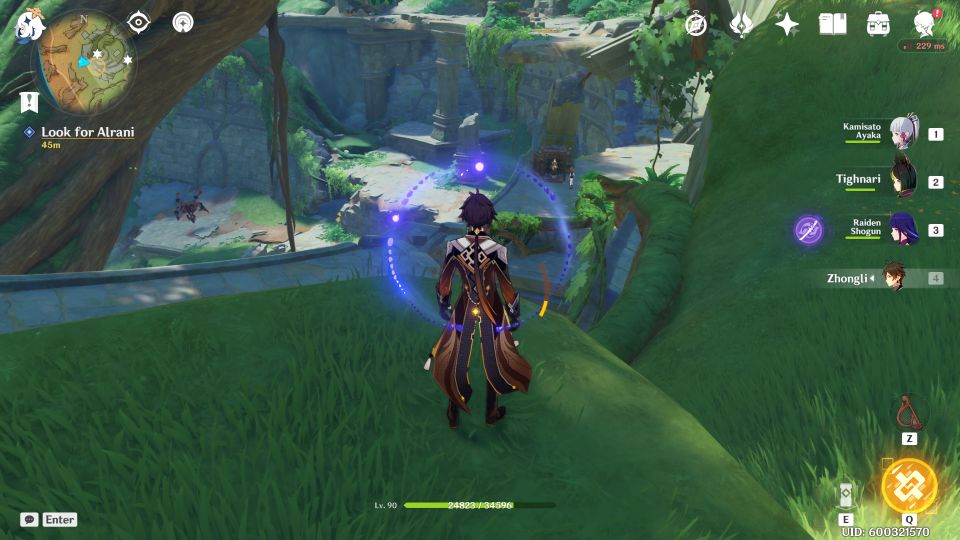The width and height of the screenshot is (960, 540).
Task: Open the Adventurer Handbook book icon
Action: tap(832, 23)
